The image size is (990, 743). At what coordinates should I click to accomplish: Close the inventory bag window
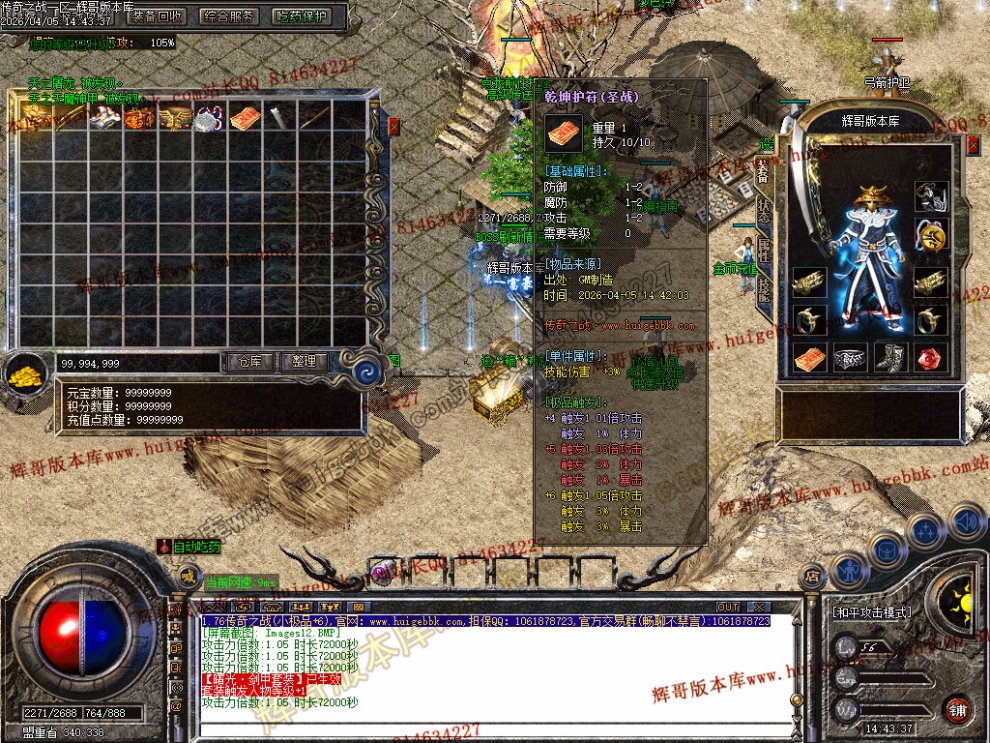click(x=393, y=126)
